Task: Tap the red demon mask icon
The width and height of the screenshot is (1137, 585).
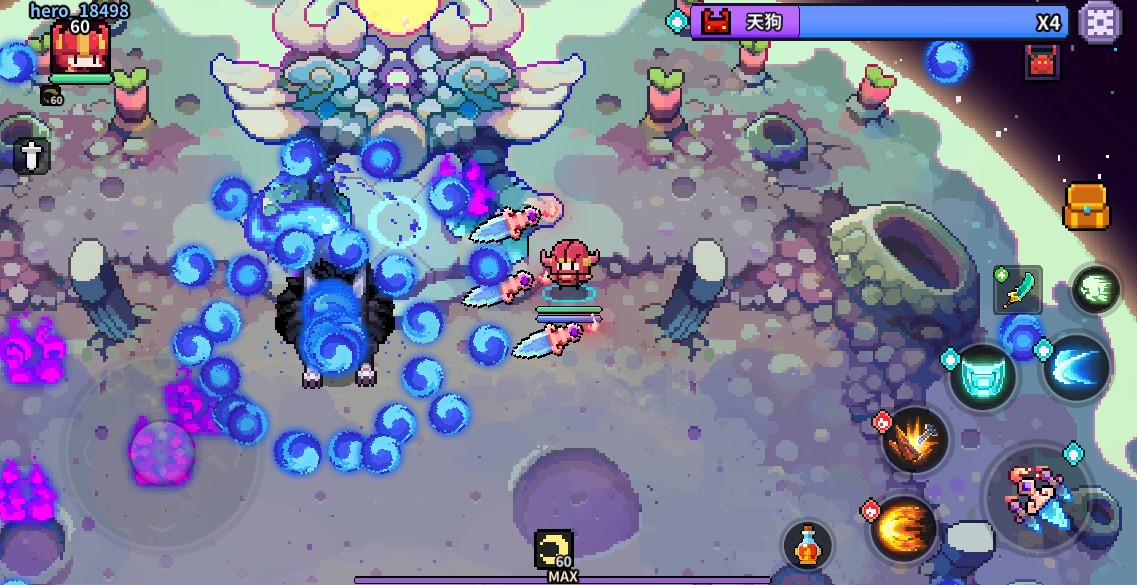Action: pyautogui.click(x=1041, y=62)
